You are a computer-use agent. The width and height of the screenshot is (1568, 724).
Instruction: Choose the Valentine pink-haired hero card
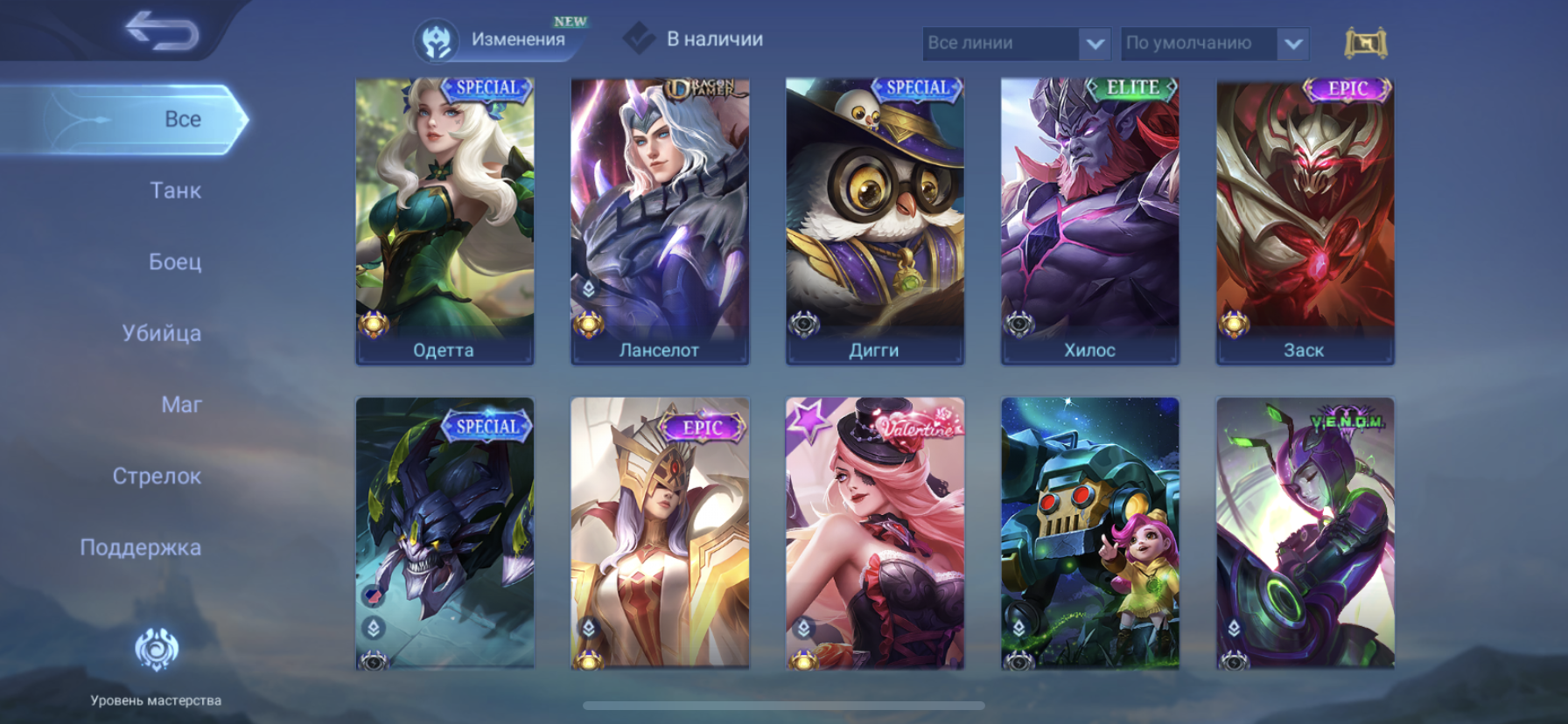click(875, 533)
